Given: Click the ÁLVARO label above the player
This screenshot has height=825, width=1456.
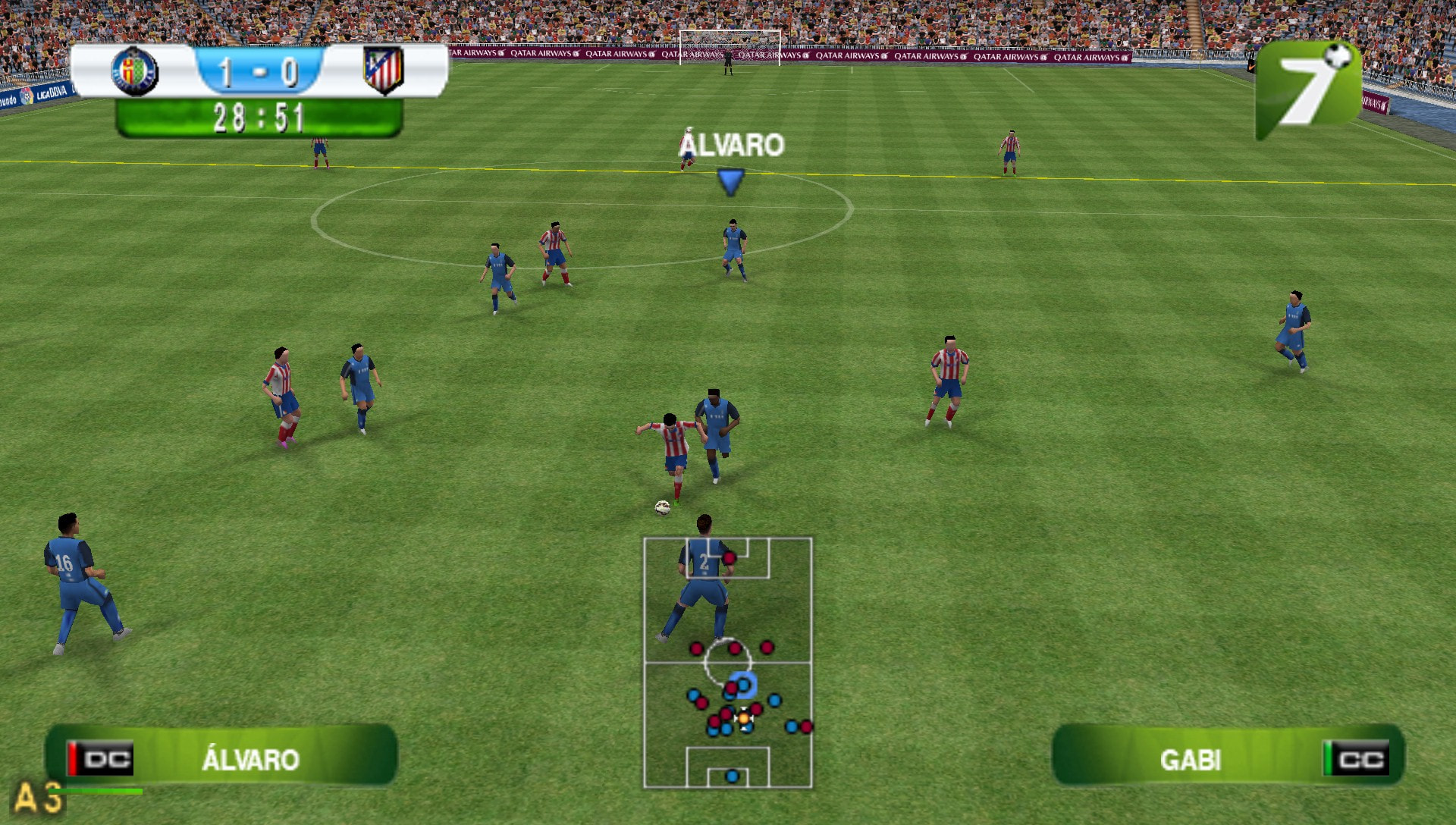Looking at the screenshot, I should pos(730,143).
